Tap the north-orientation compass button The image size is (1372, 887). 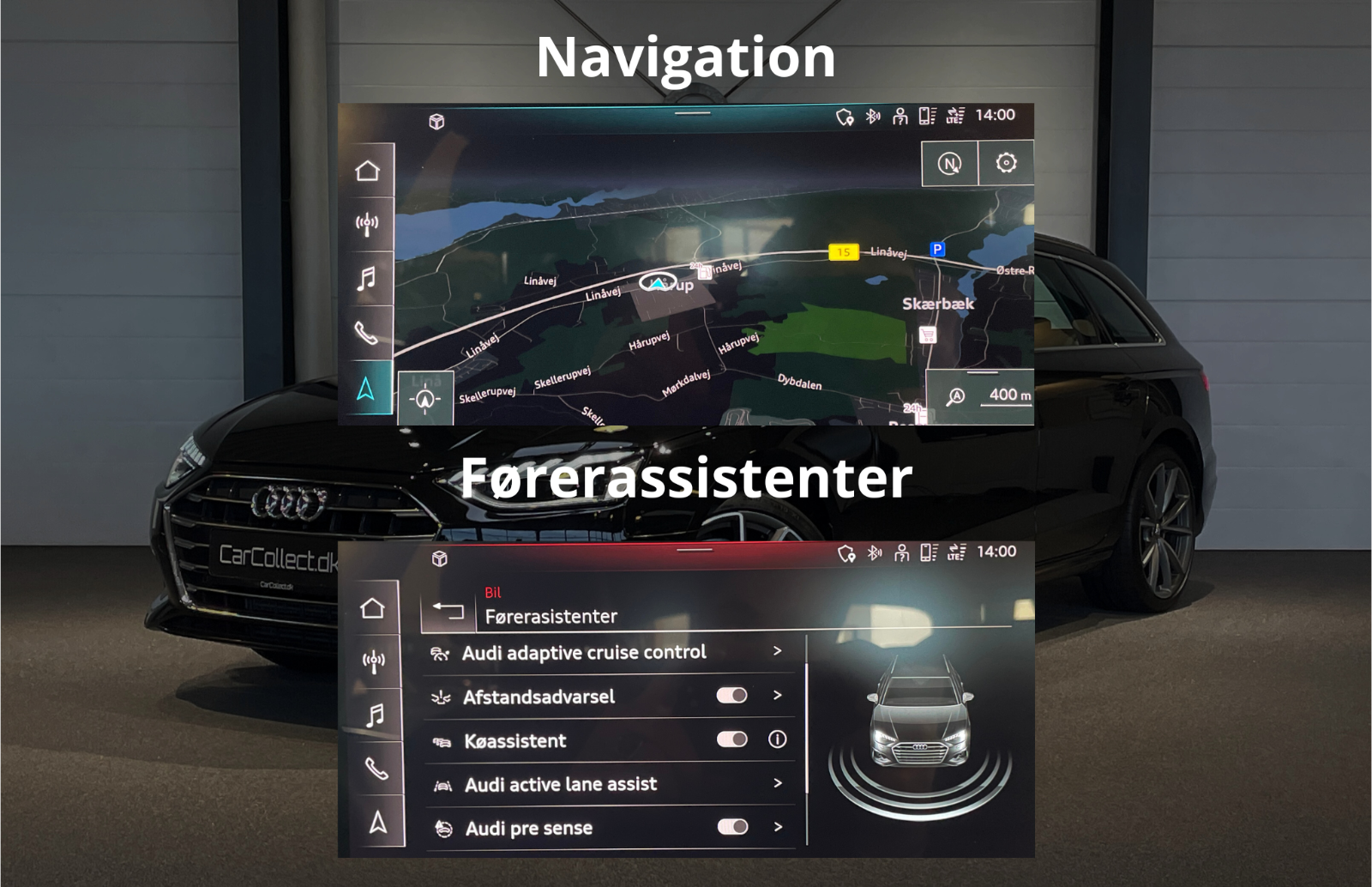[x=949, y=163]
